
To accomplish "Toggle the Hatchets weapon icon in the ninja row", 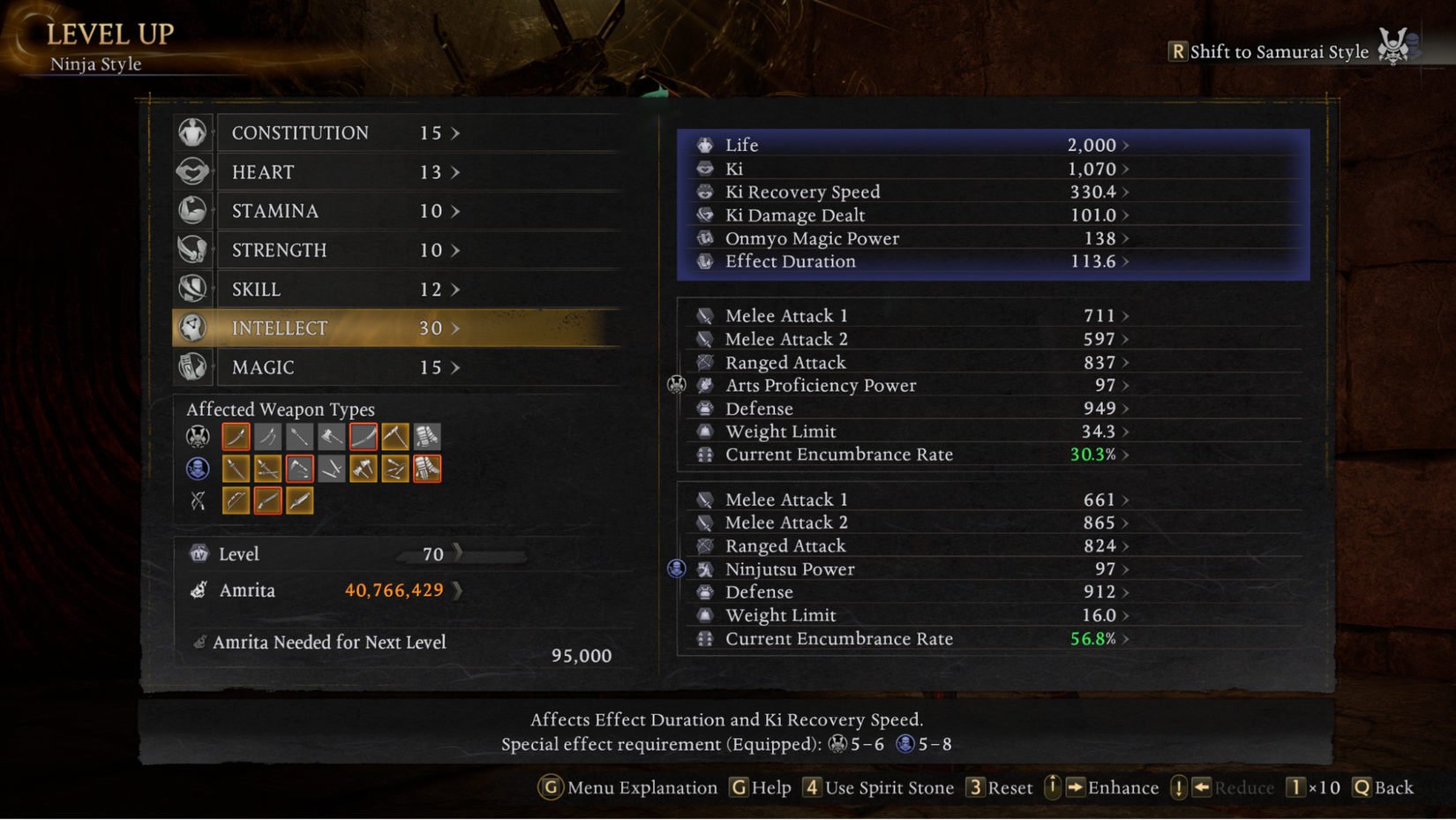I will tap(363, 468).
